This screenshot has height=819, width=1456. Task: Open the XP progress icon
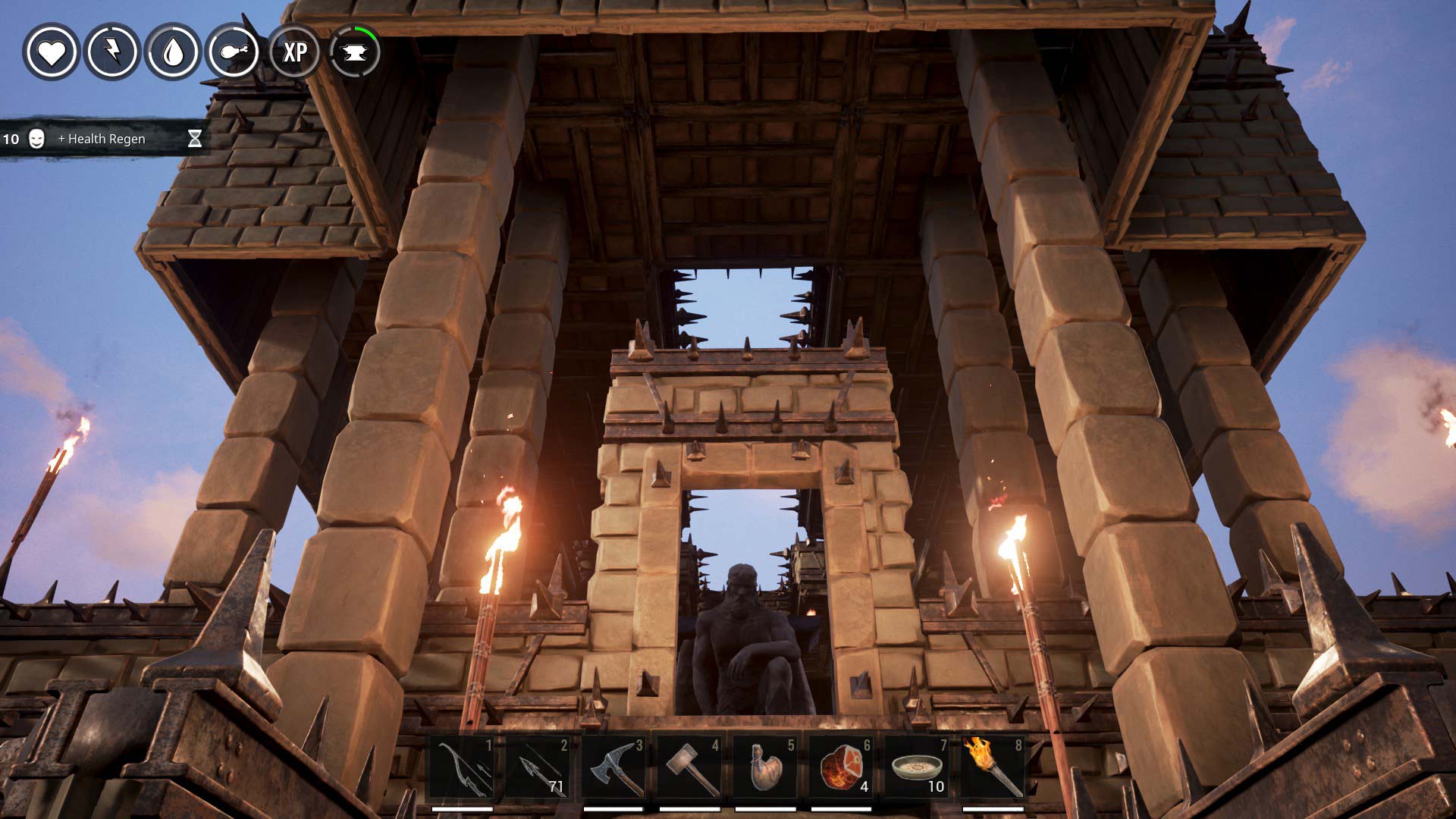[x=294, y=52]
